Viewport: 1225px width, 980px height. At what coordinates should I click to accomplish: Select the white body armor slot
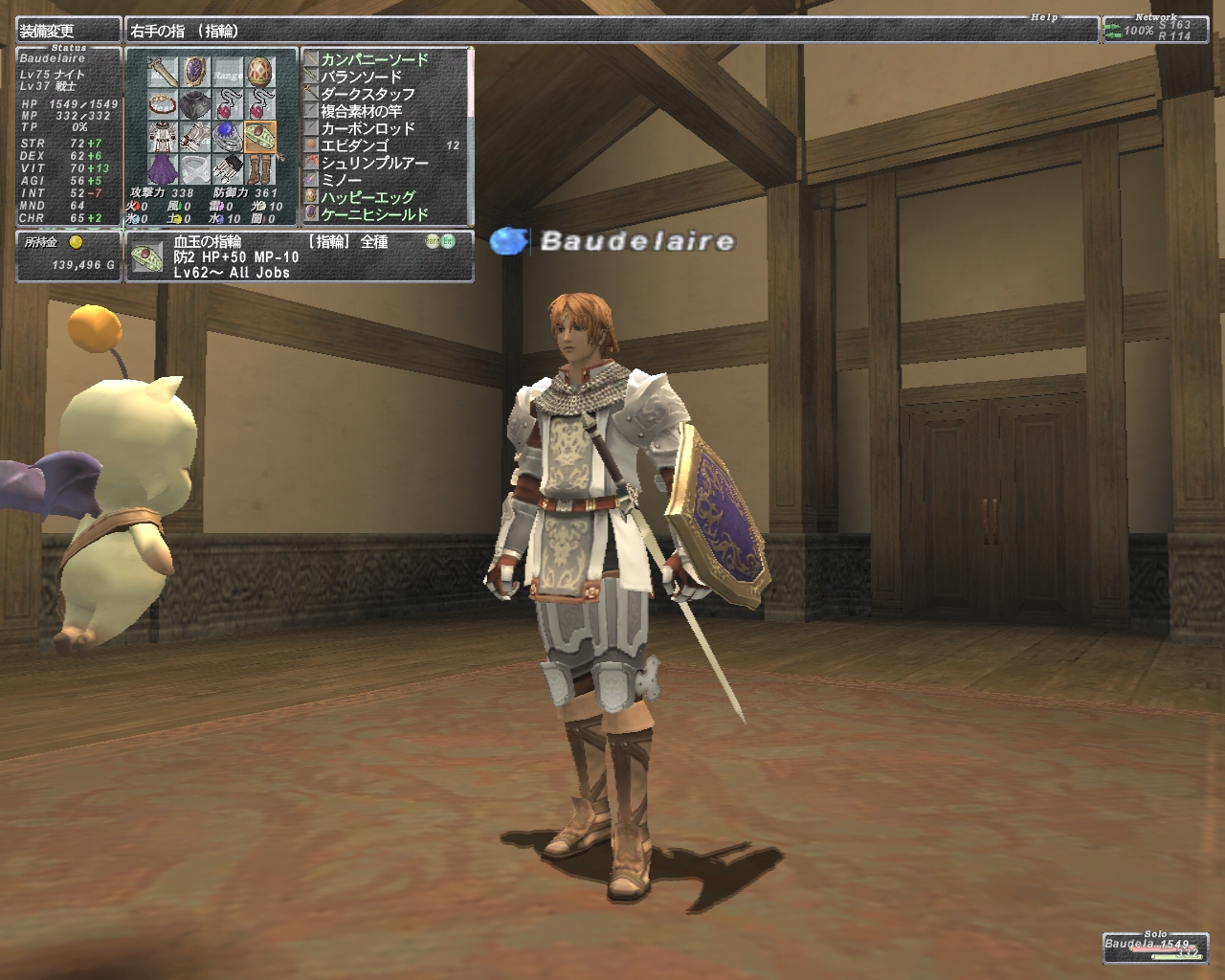tap(163, 136)
